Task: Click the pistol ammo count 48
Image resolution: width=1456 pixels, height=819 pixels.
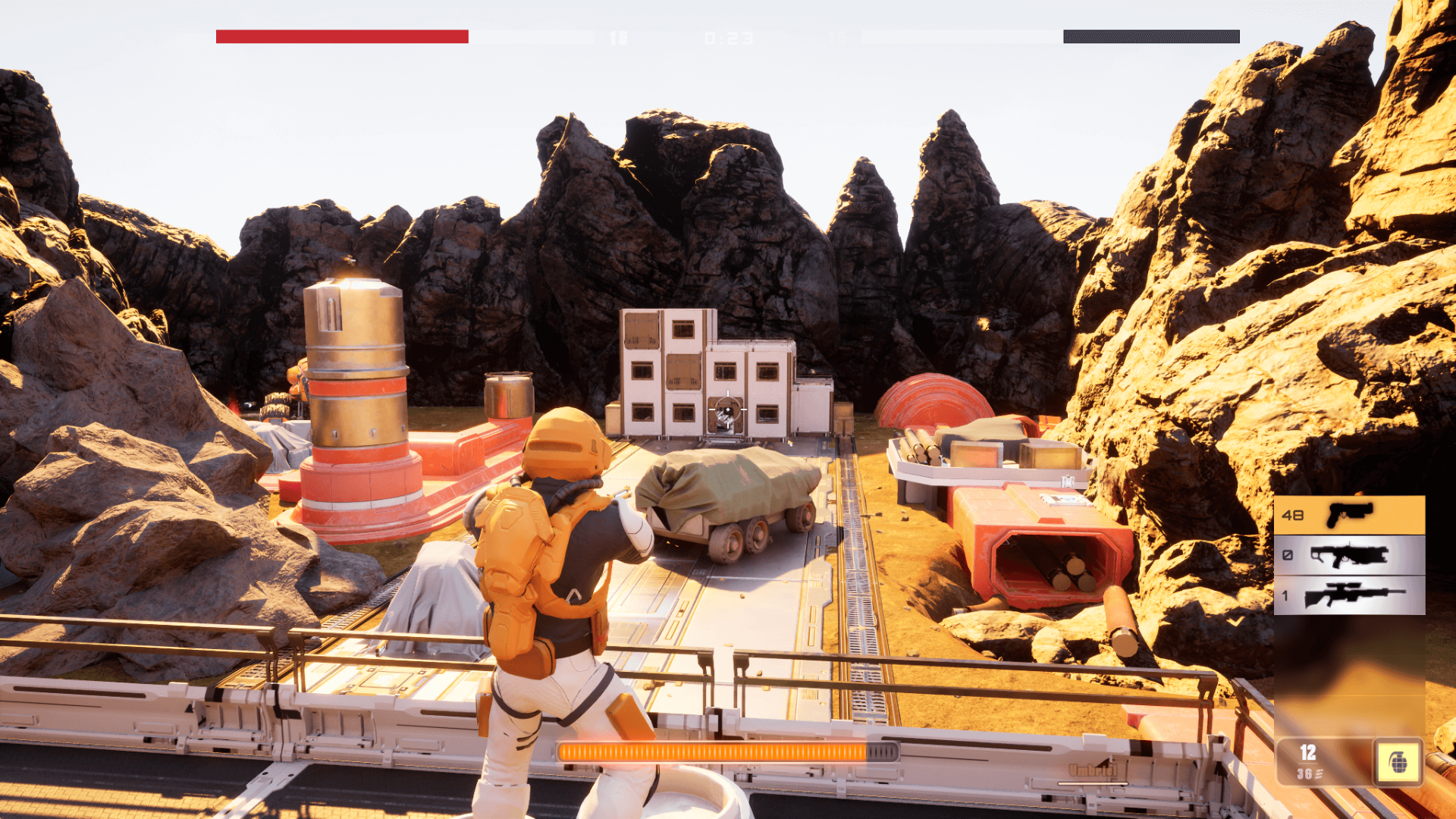Action: (x=1294, y=516)
